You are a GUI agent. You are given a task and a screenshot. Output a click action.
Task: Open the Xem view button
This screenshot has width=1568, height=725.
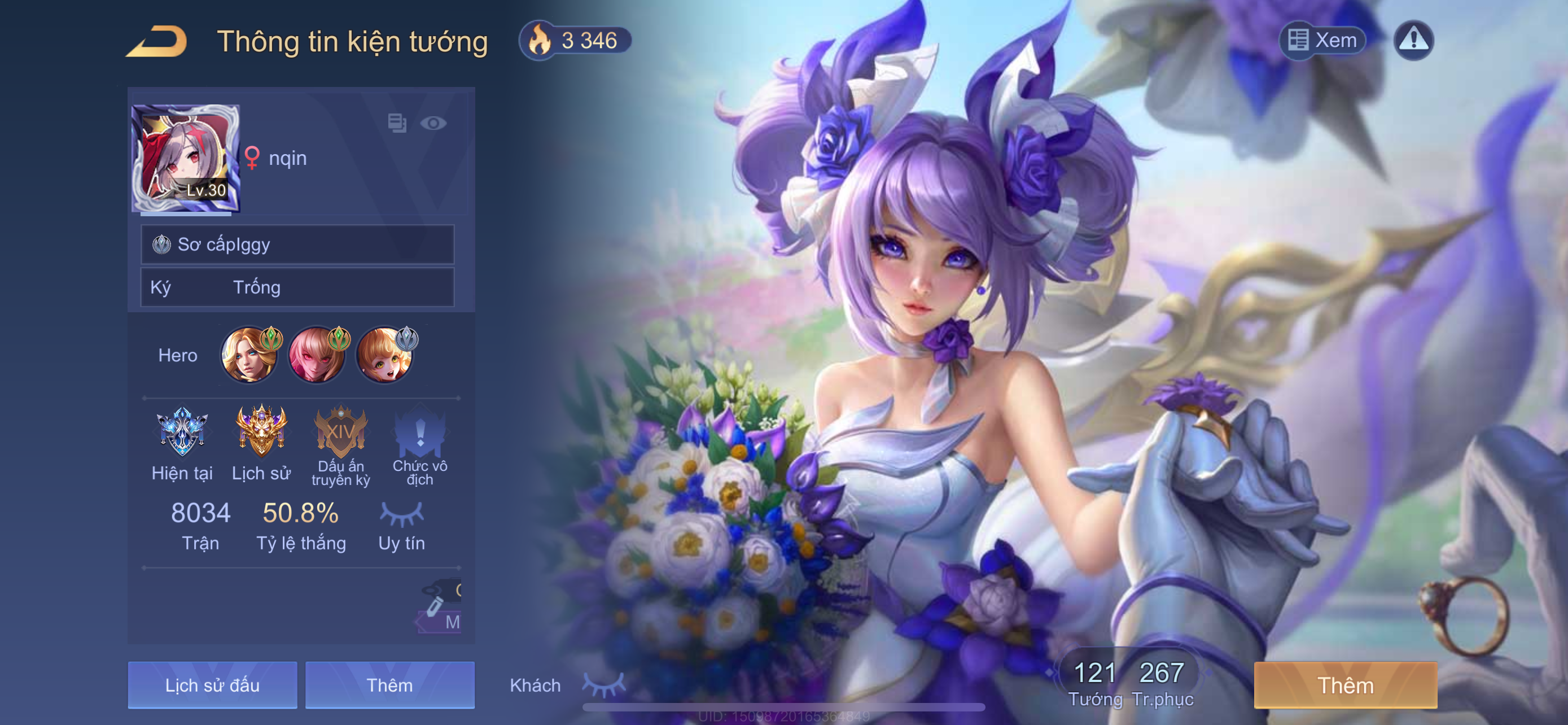[1322, 40]
